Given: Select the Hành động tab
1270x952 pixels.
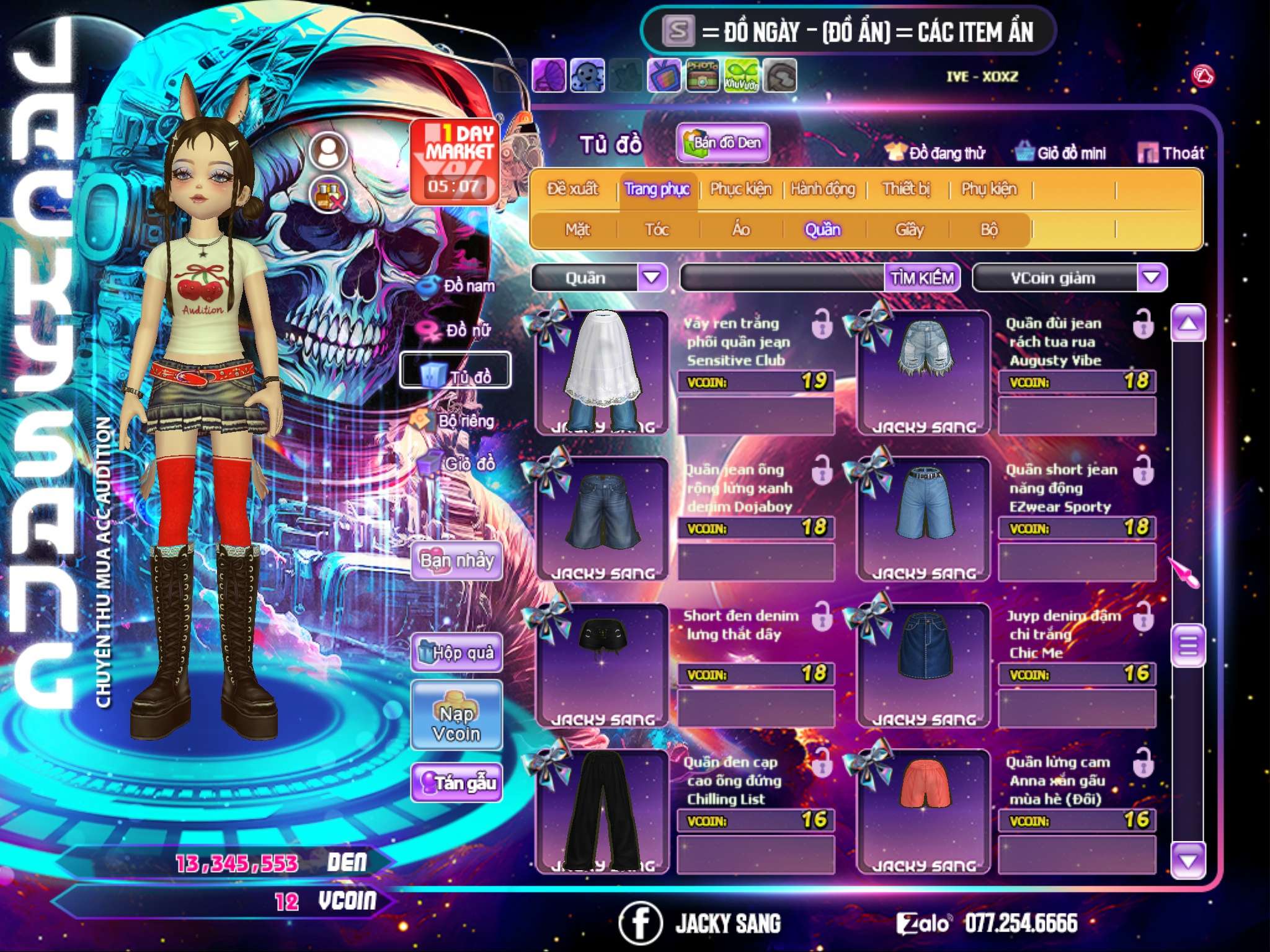Looking at the screenshot, I should click(x=822, y=188).
